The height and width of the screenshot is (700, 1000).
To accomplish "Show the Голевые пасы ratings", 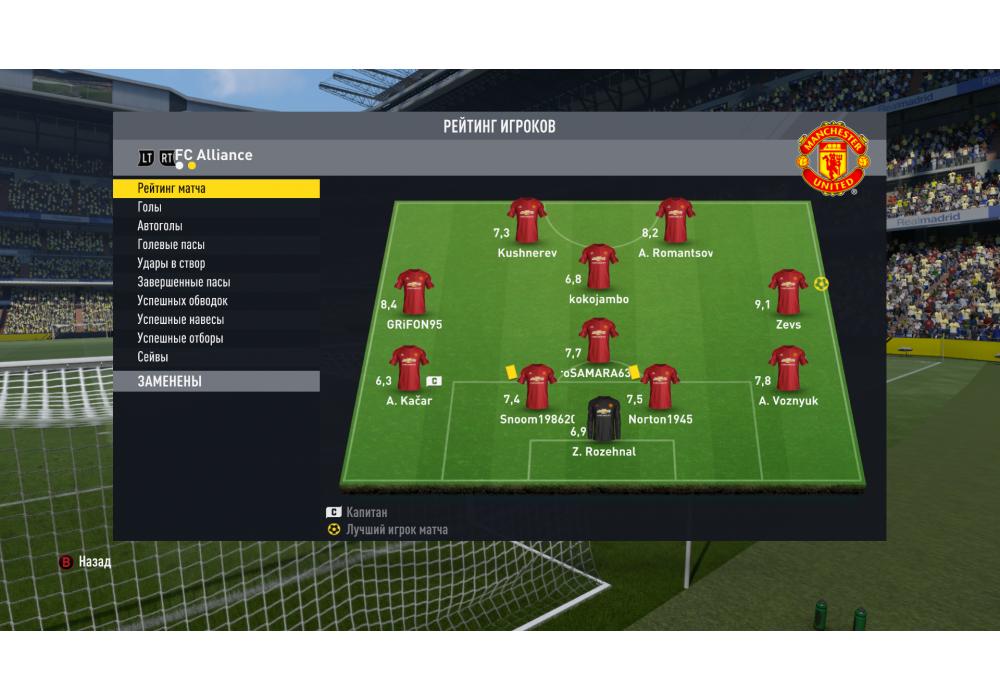I will (x=215, y=245).
